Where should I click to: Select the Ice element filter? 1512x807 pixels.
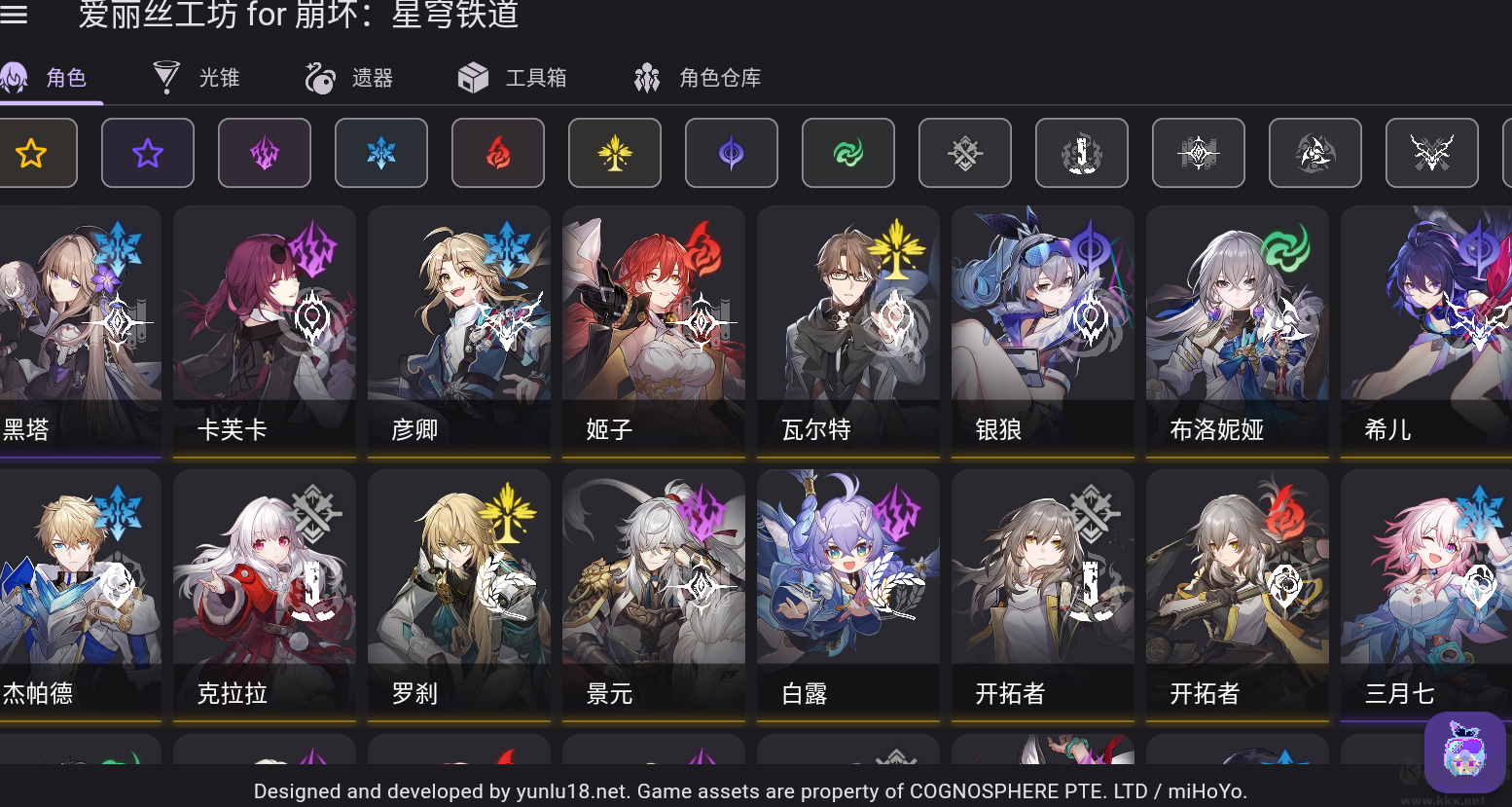coord(381,153)
